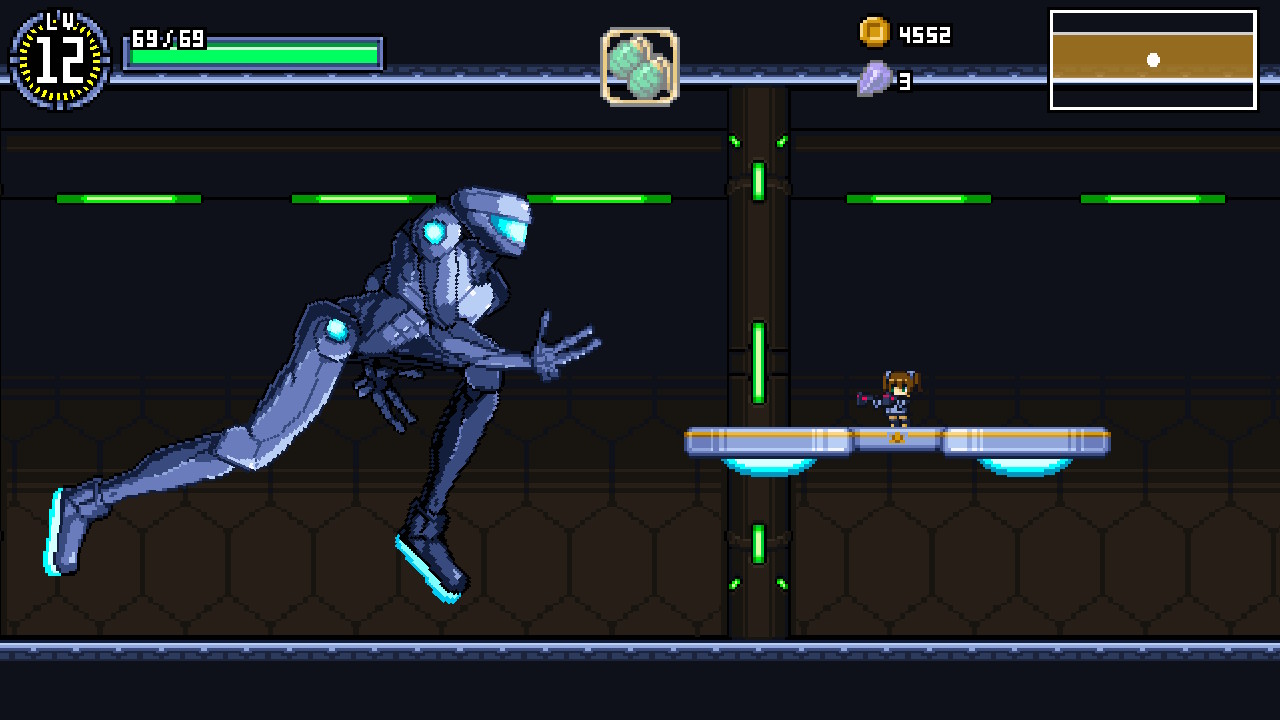The height and width of the screenshot is (720, 1280).
Task: Click the crystal count reading 3
Action: [x=903, y=83]
